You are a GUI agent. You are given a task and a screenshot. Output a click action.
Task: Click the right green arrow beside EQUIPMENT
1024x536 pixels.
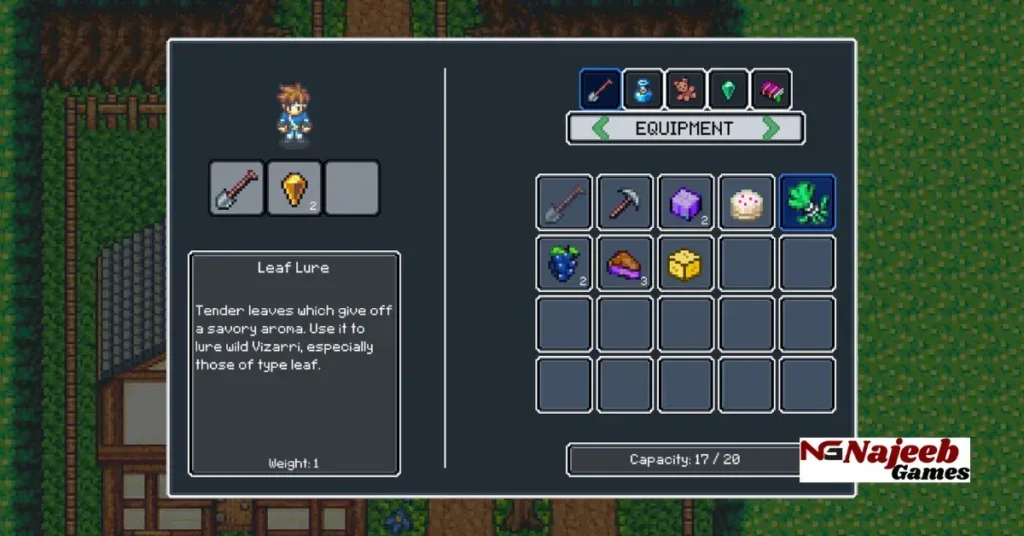pos(771,128)
